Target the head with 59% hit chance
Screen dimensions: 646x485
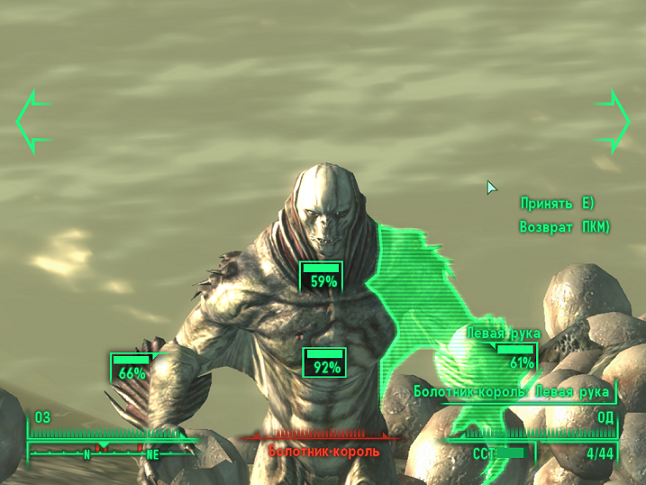click(x=322, y=277)
